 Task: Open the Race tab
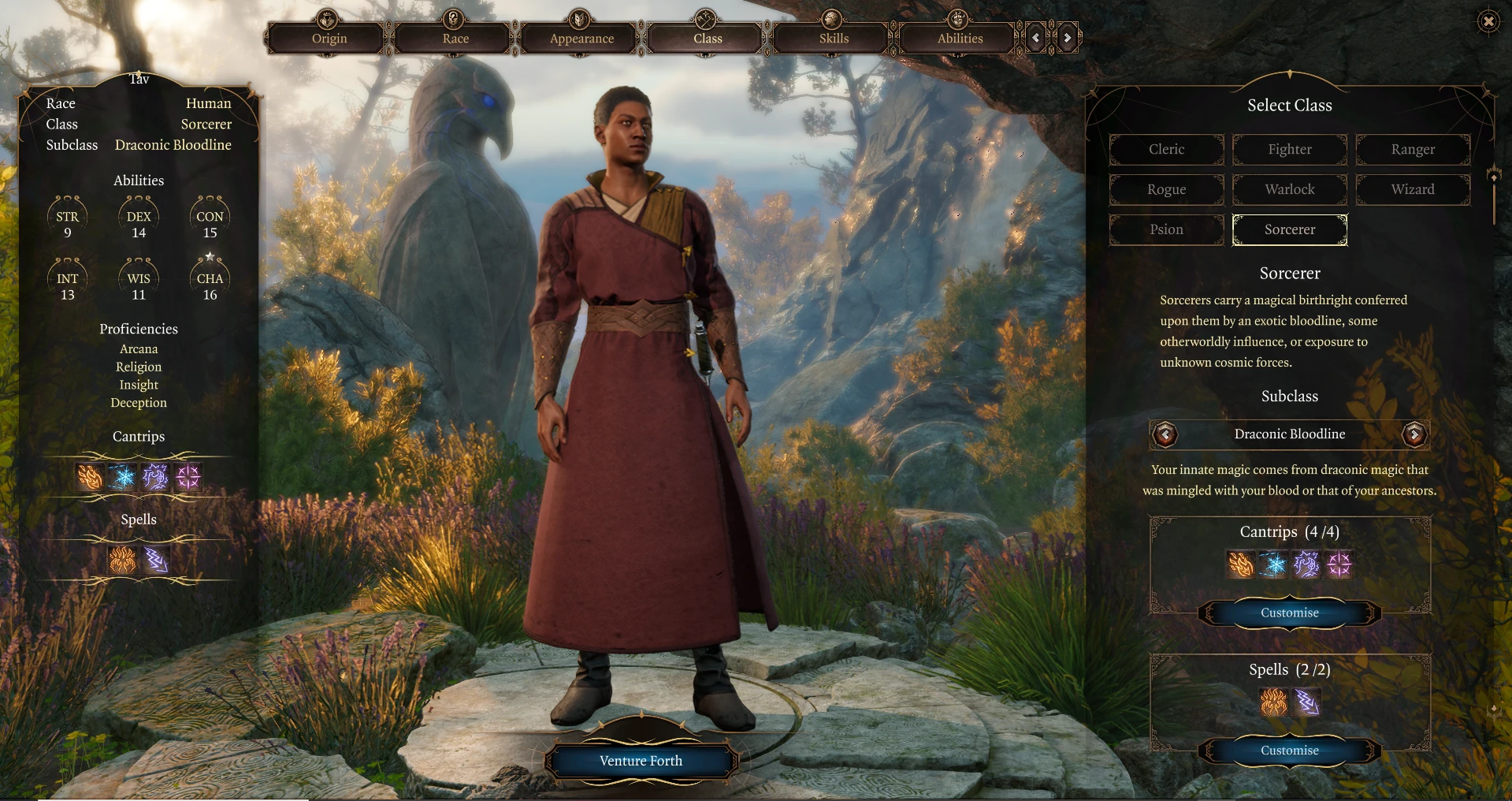click(455, 38)
